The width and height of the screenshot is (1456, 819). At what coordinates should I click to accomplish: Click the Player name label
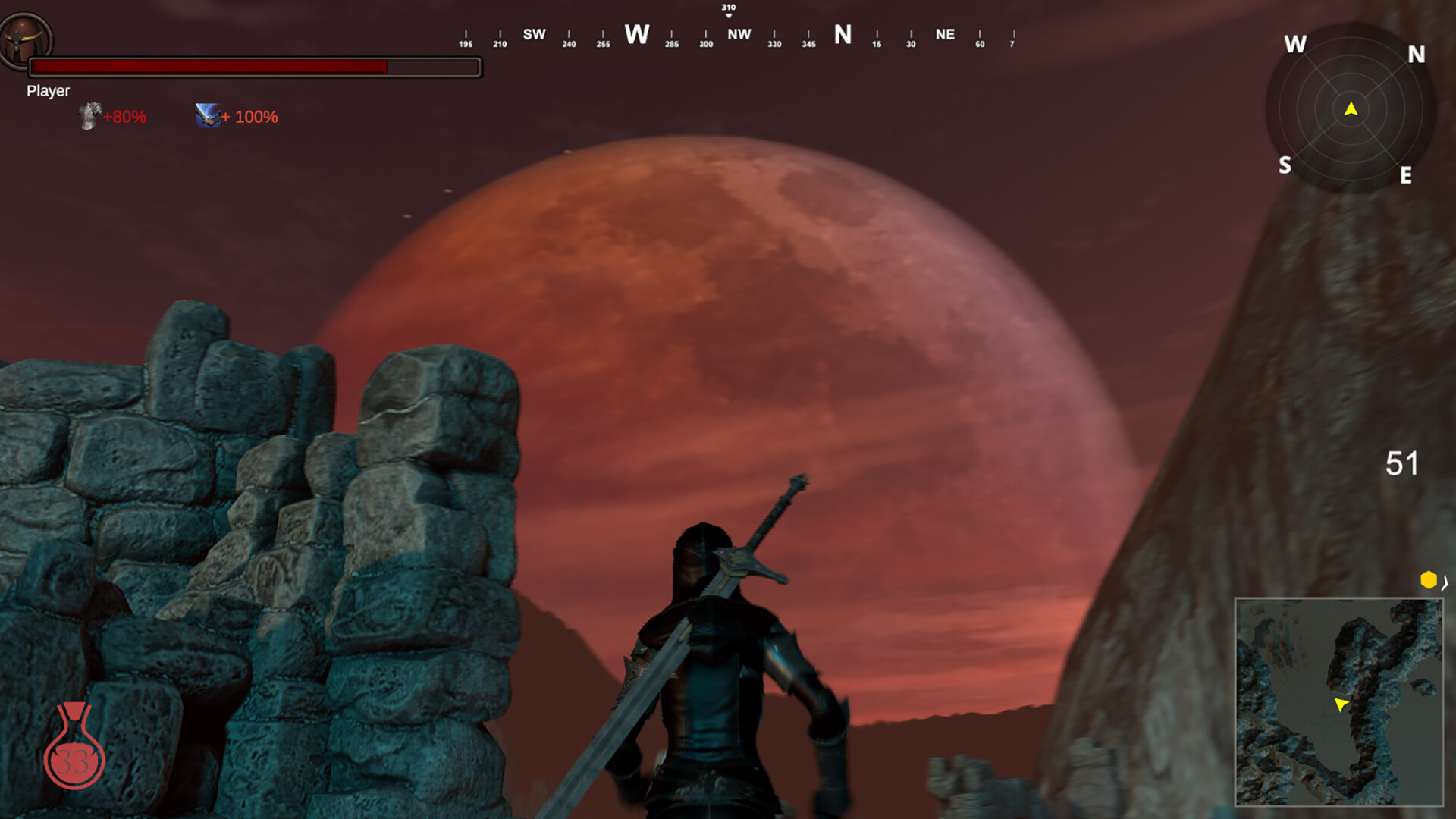48,91
